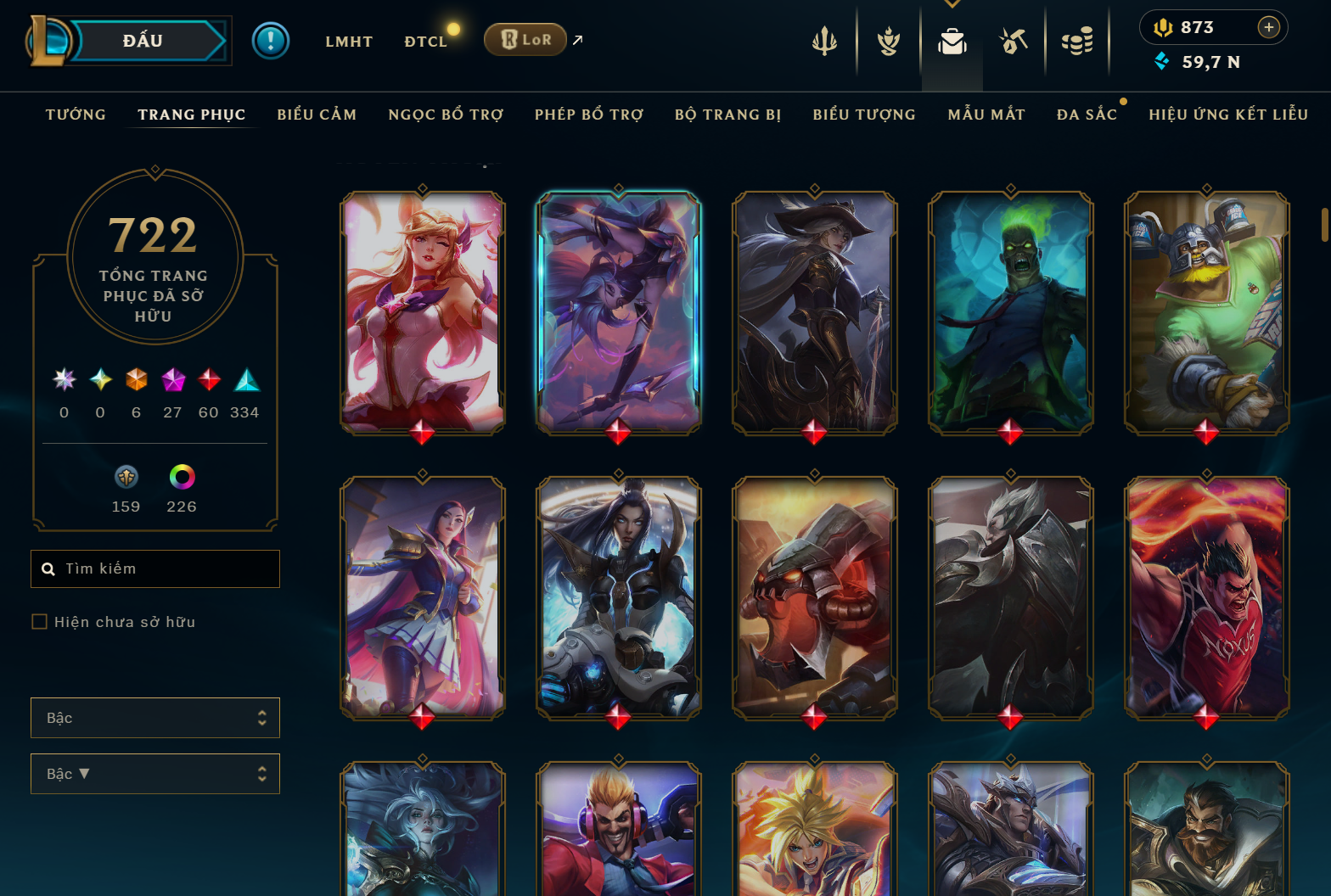The image size is (1331, 896).
Task: Click the coins store icon in top bar
Action: (1078, 40)
